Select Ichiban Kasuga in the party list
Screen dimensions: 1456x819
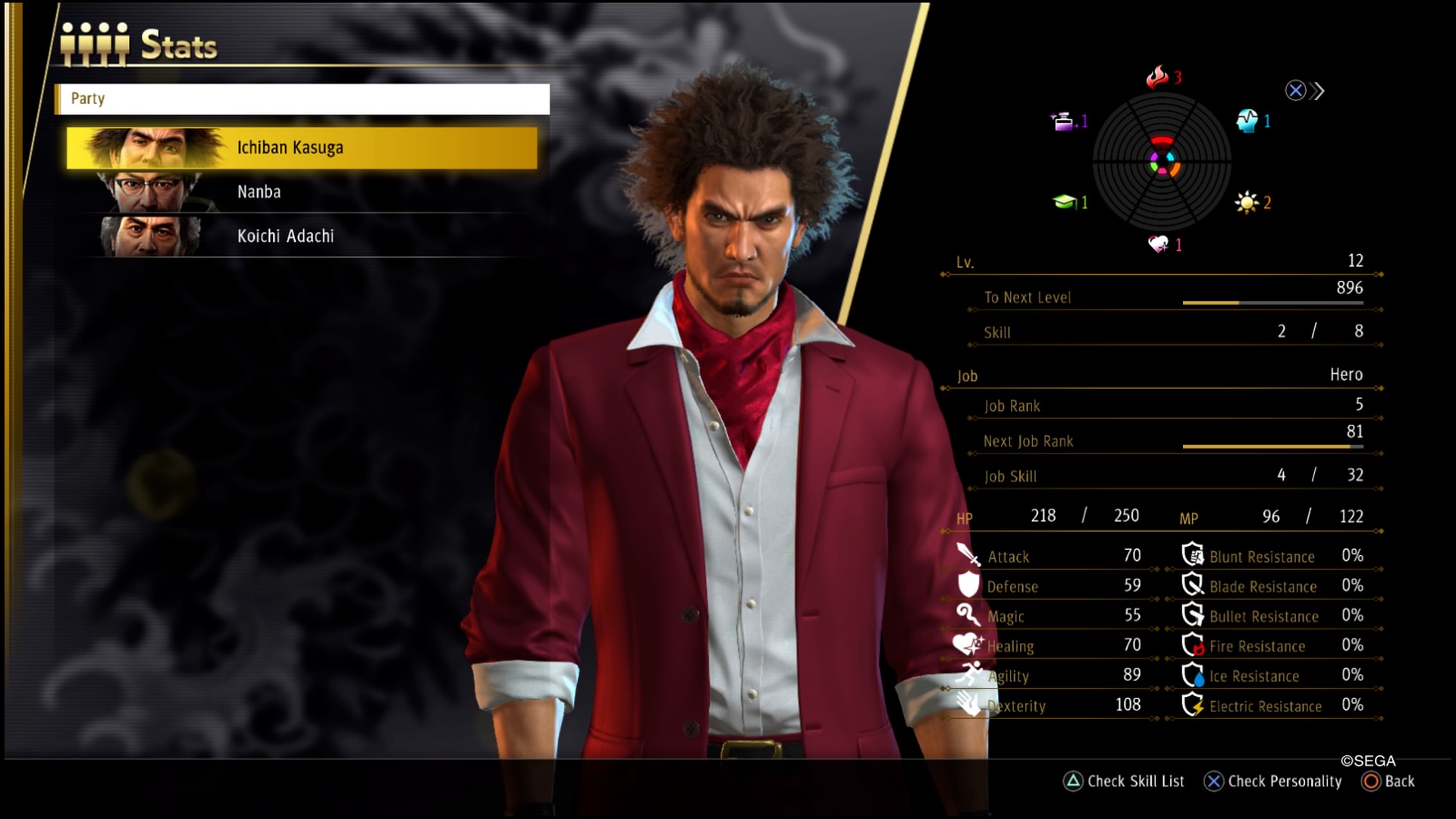click(302, 148)
